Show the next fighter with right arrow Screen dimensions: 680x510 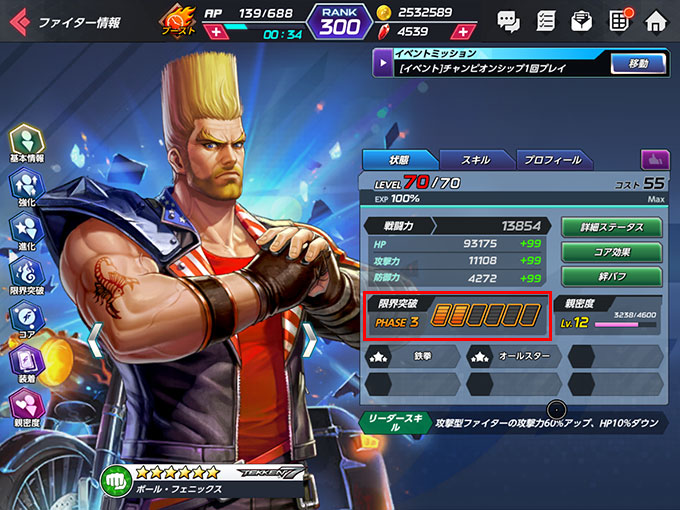(x=310, y=340)
